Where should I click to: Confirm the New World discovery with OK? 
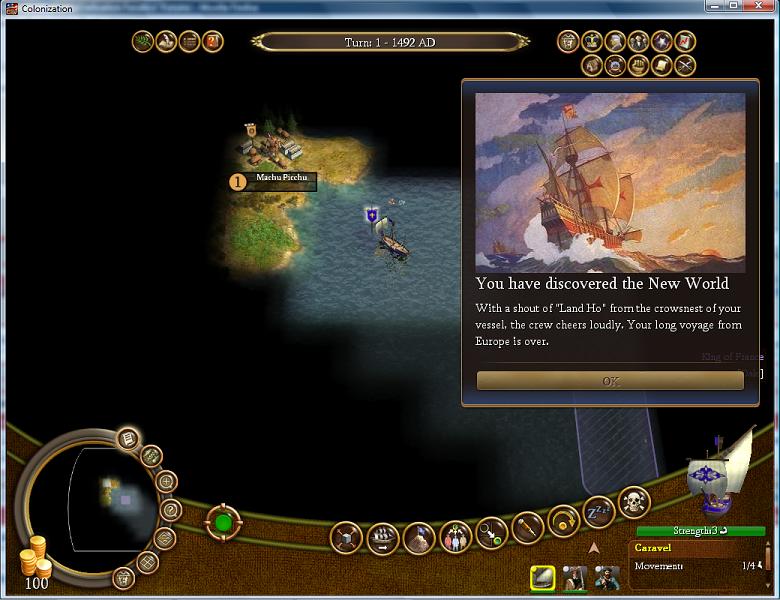610,381
